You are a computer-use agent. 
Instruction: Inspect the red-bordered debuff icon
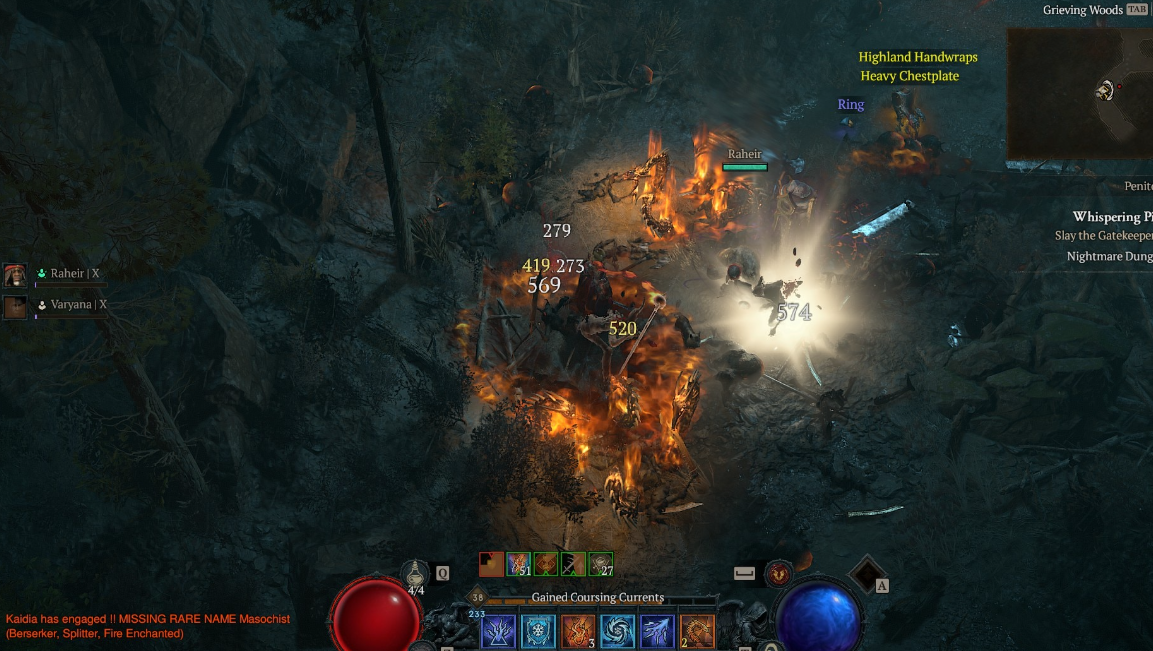[491, 564]
